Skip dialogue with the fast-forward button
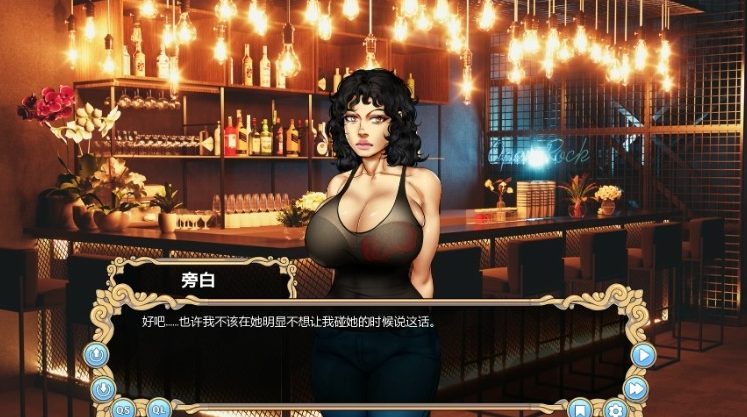This screenshot has height=417, width=747. click(x=637, y=388)
